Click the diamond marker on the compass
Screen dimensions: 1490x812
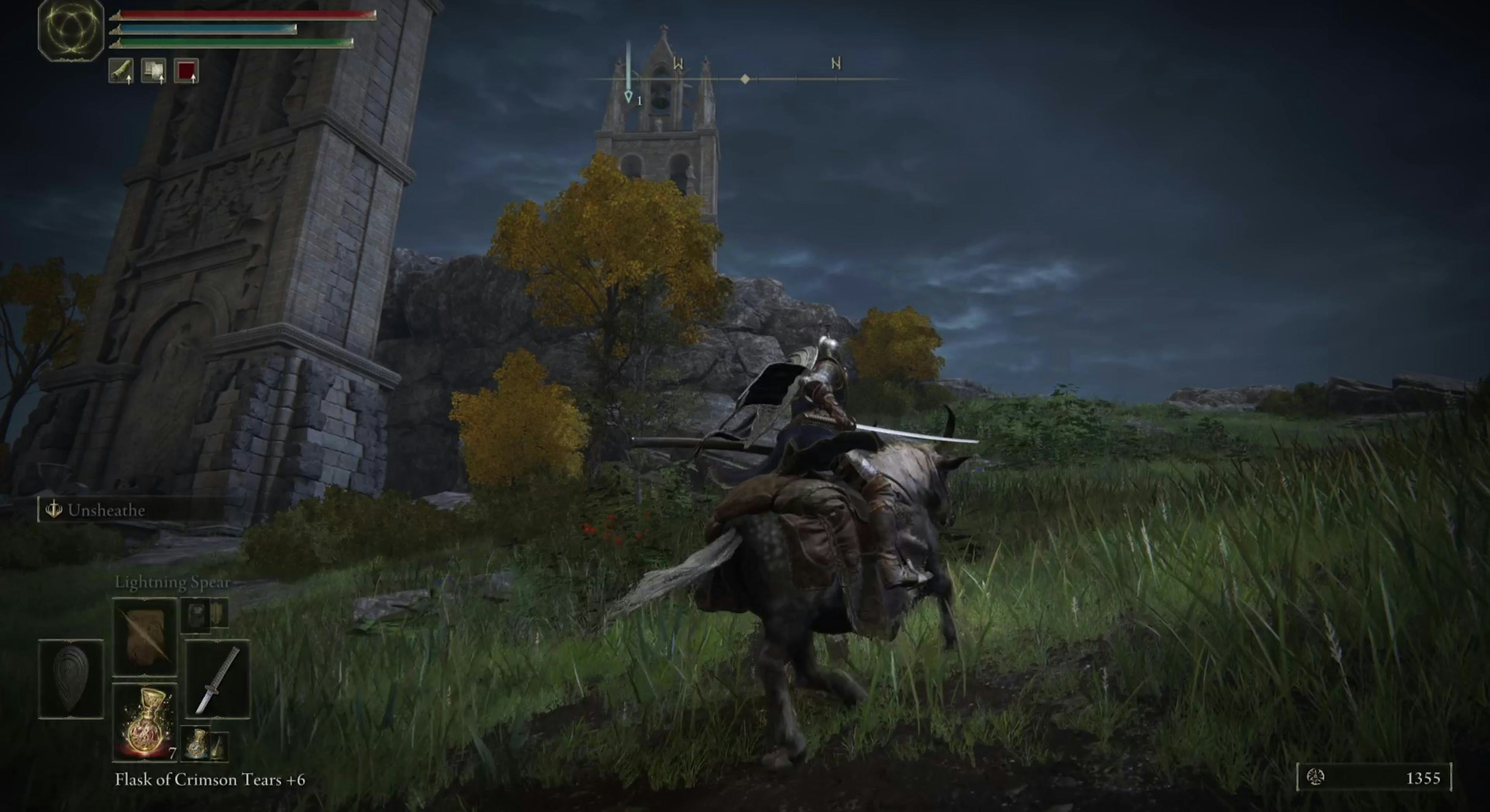745,79
